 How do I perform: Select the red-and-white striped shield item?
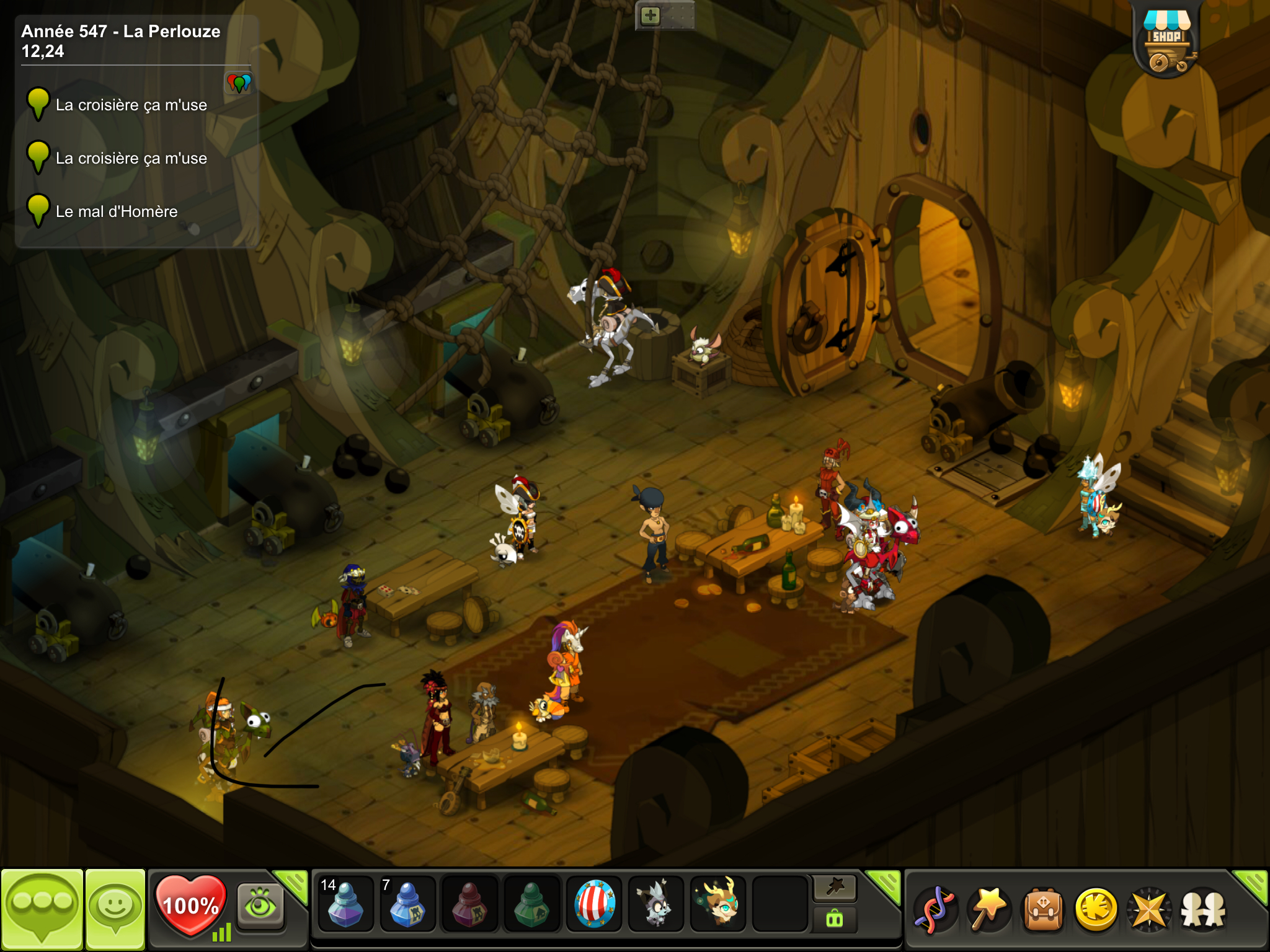[x=593, y=905]
